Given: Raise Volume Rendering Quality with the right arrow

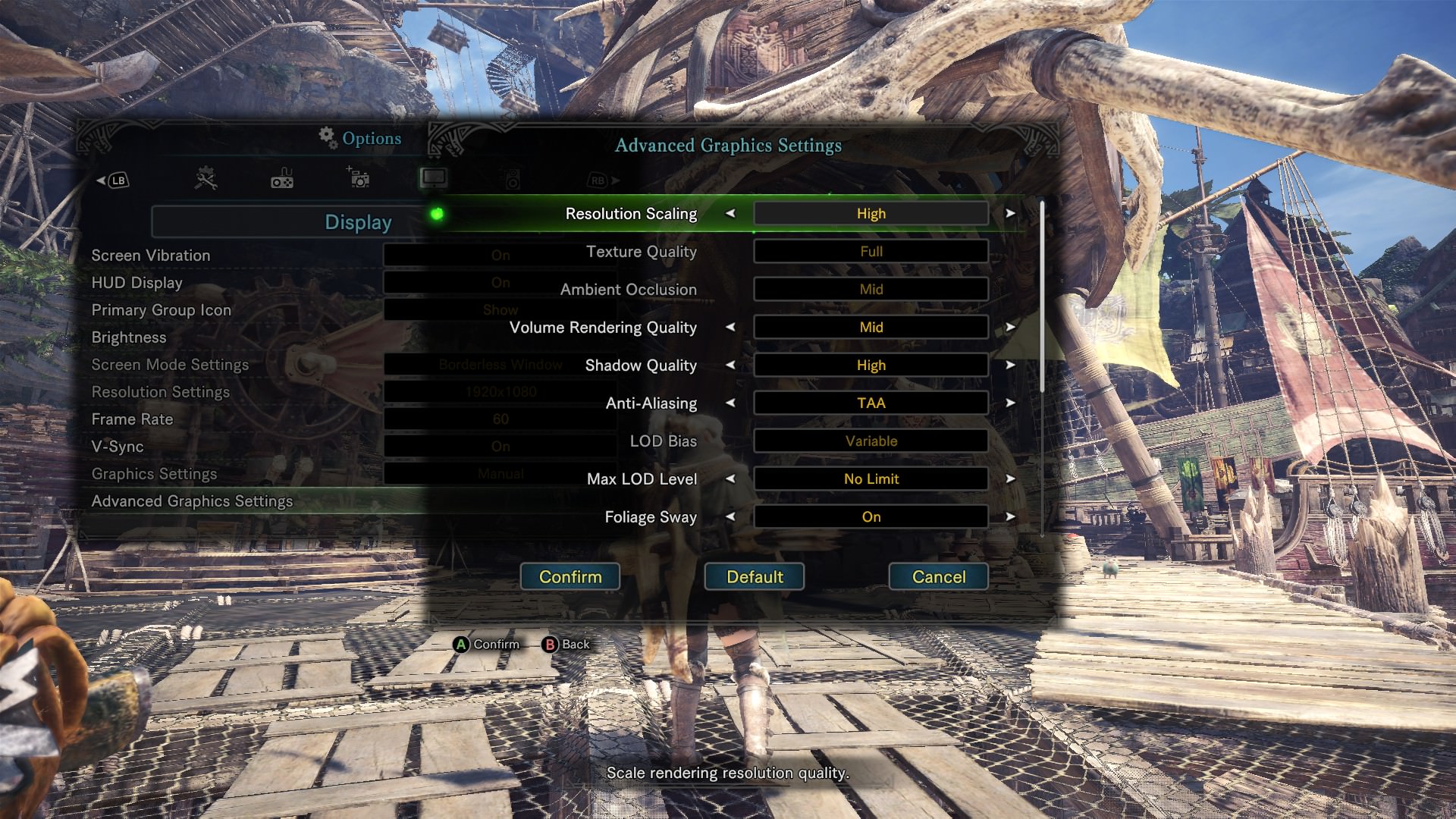Looking at the screenshot, I should pyautogui.click(x=1010, y=328).
